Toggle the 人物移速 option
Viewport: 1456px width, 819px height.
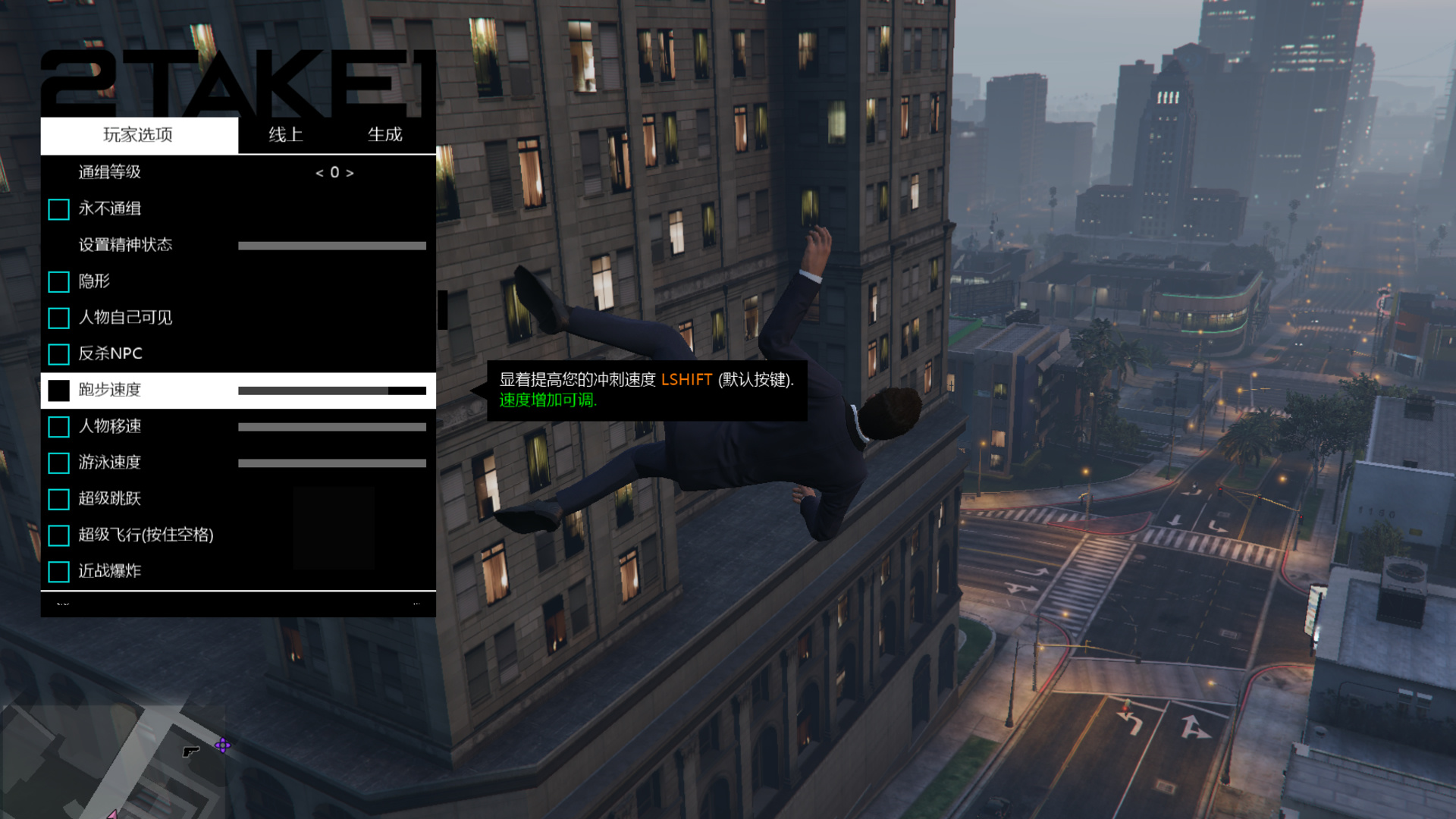point(58,427)
